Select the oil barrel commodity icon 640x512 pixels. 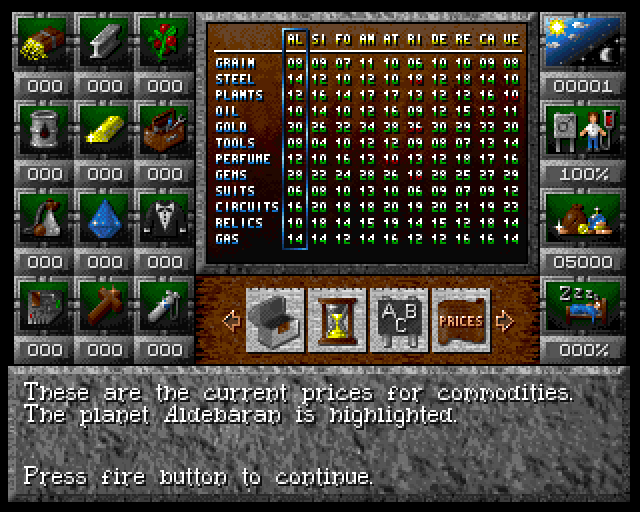pos(43,129)
